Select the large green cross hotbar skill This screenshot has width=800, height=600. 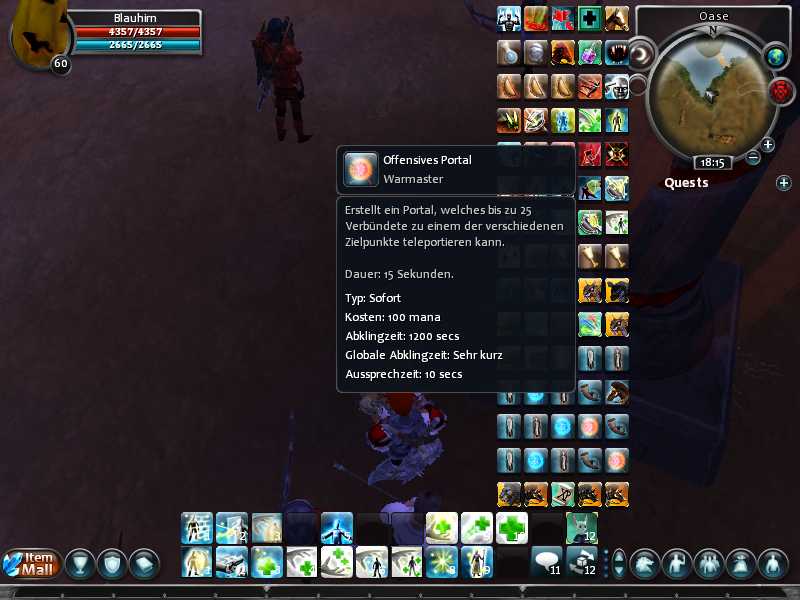[511, 527]
